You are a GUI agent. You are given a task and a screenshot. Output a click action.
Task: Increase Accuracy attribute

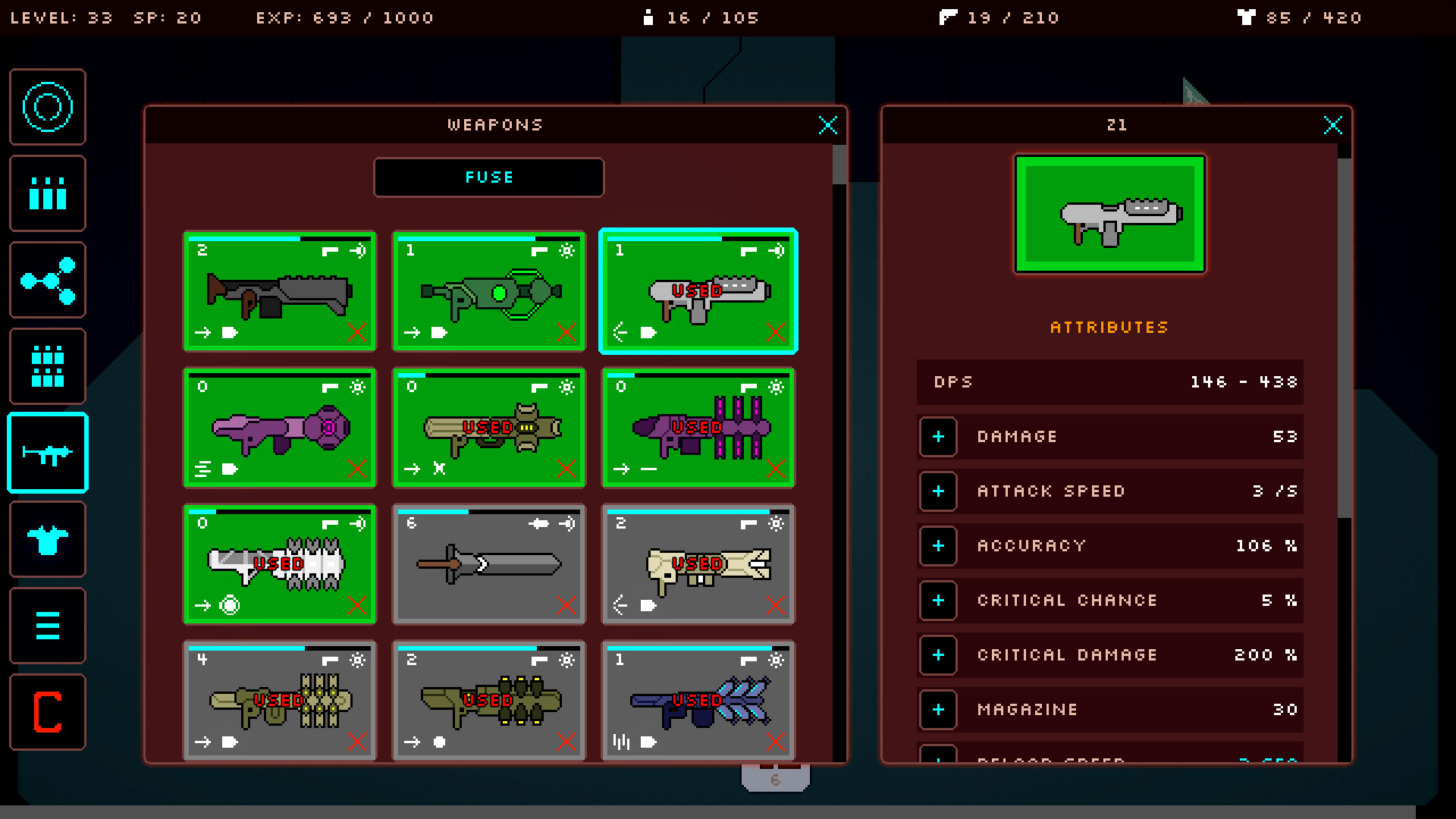938,546
